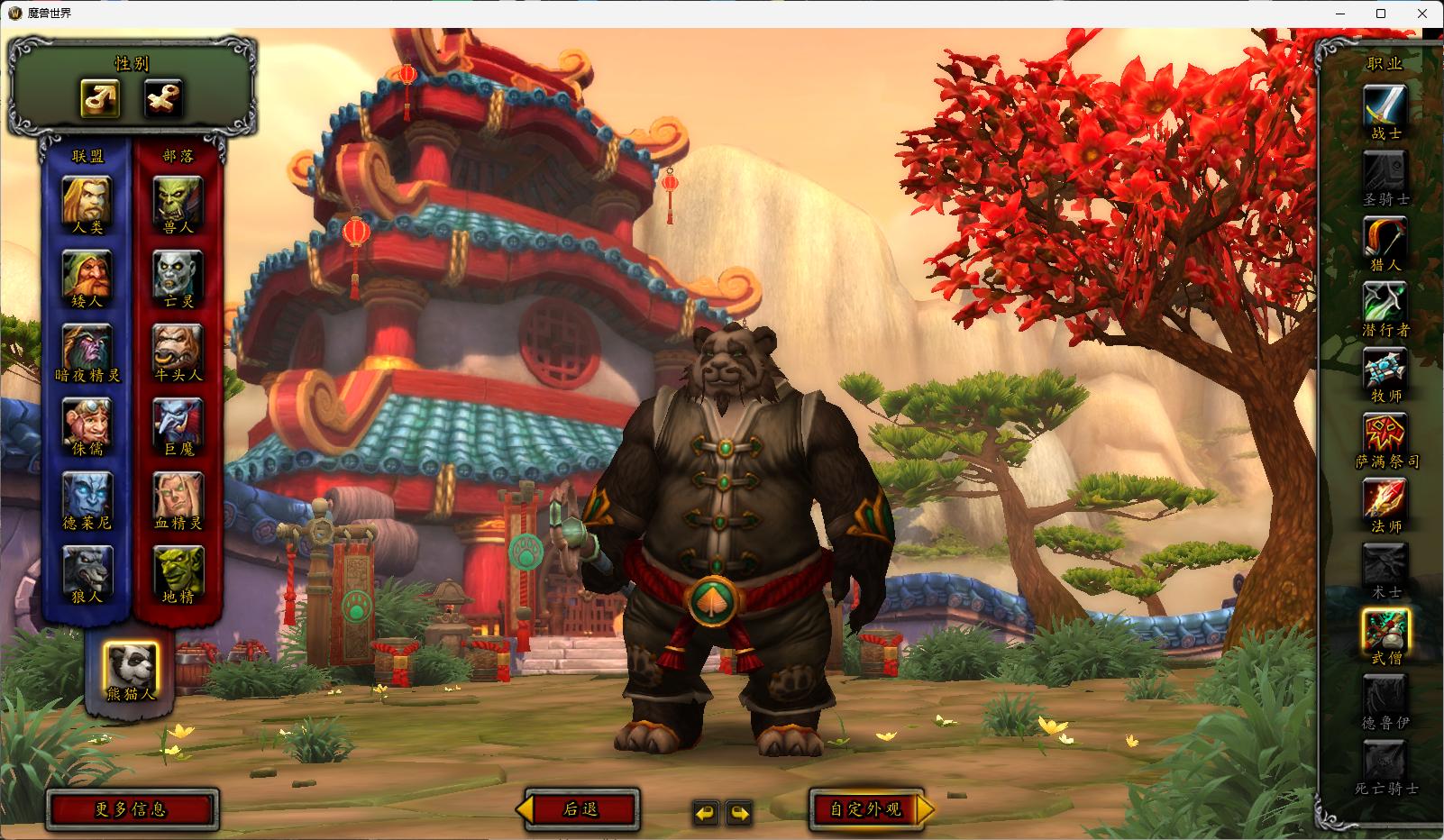The width and height of the screenshot is (1444, 840).
Task: Select the male gender icon
Action: click(100, 98)
